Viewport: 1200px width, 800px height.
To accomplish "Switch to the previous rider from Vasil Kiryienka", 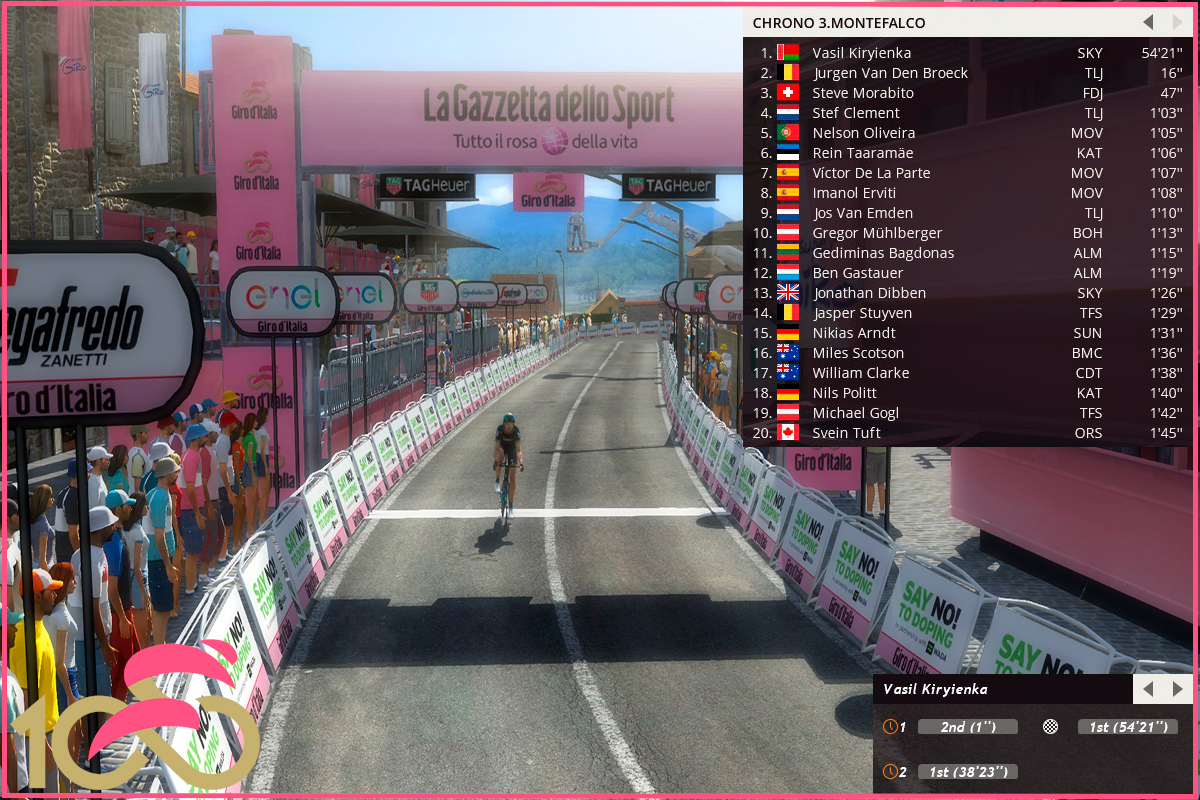I will pos(1148,689).
